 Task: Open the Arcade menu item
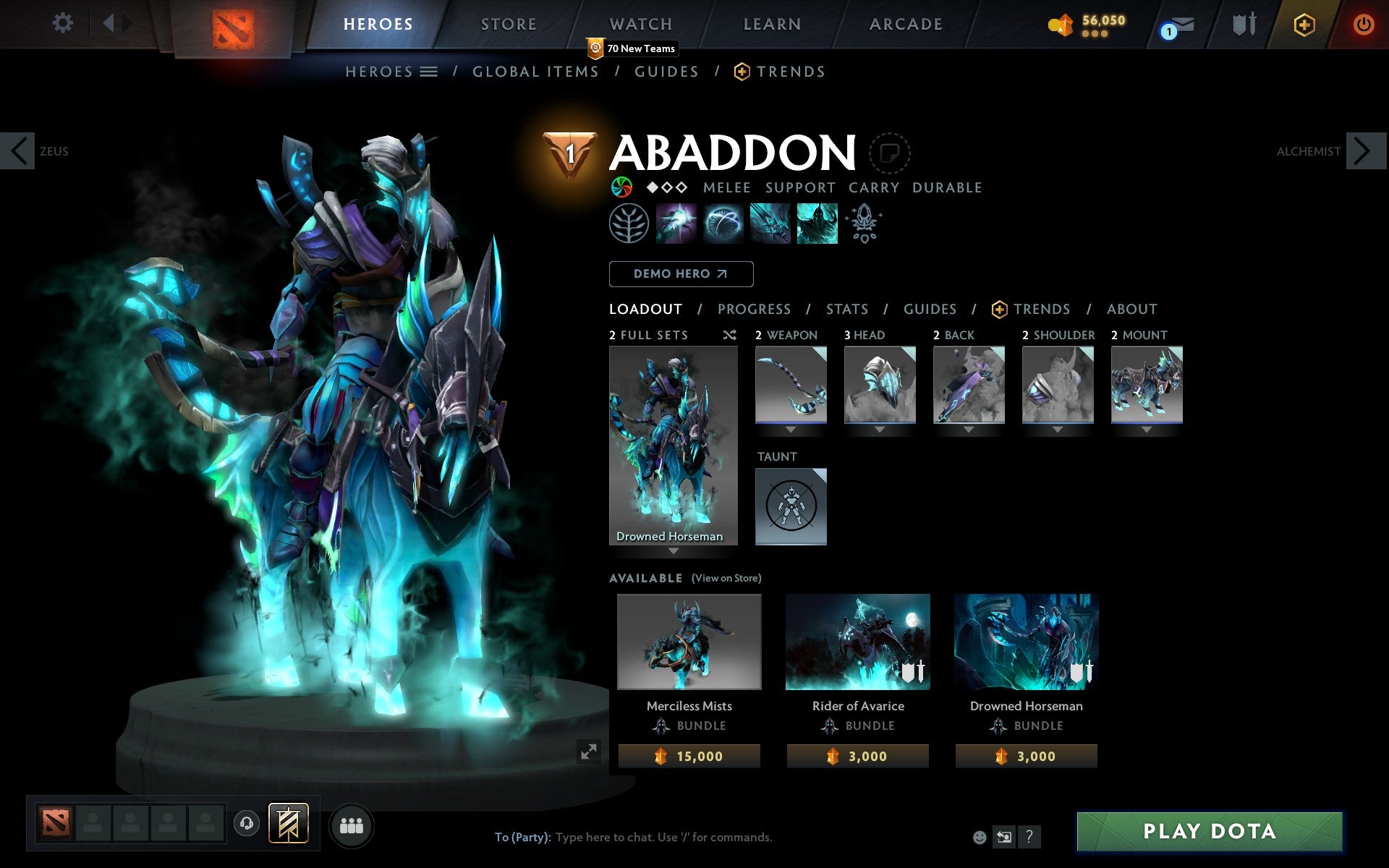[905, 23]
